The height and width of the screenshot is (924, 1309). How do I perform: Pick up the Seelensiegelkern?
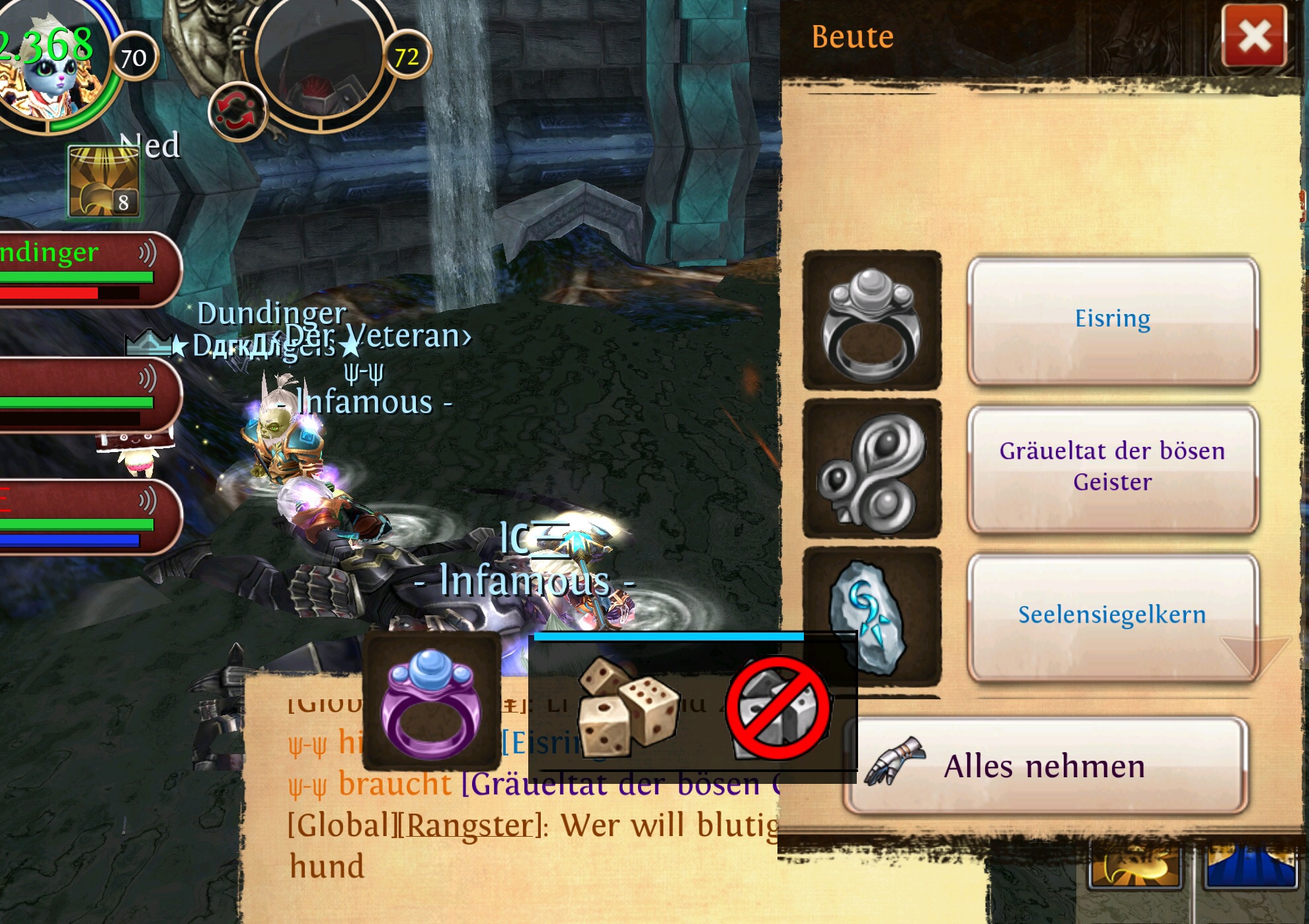pyautogui.click(x=1112, y=616)
